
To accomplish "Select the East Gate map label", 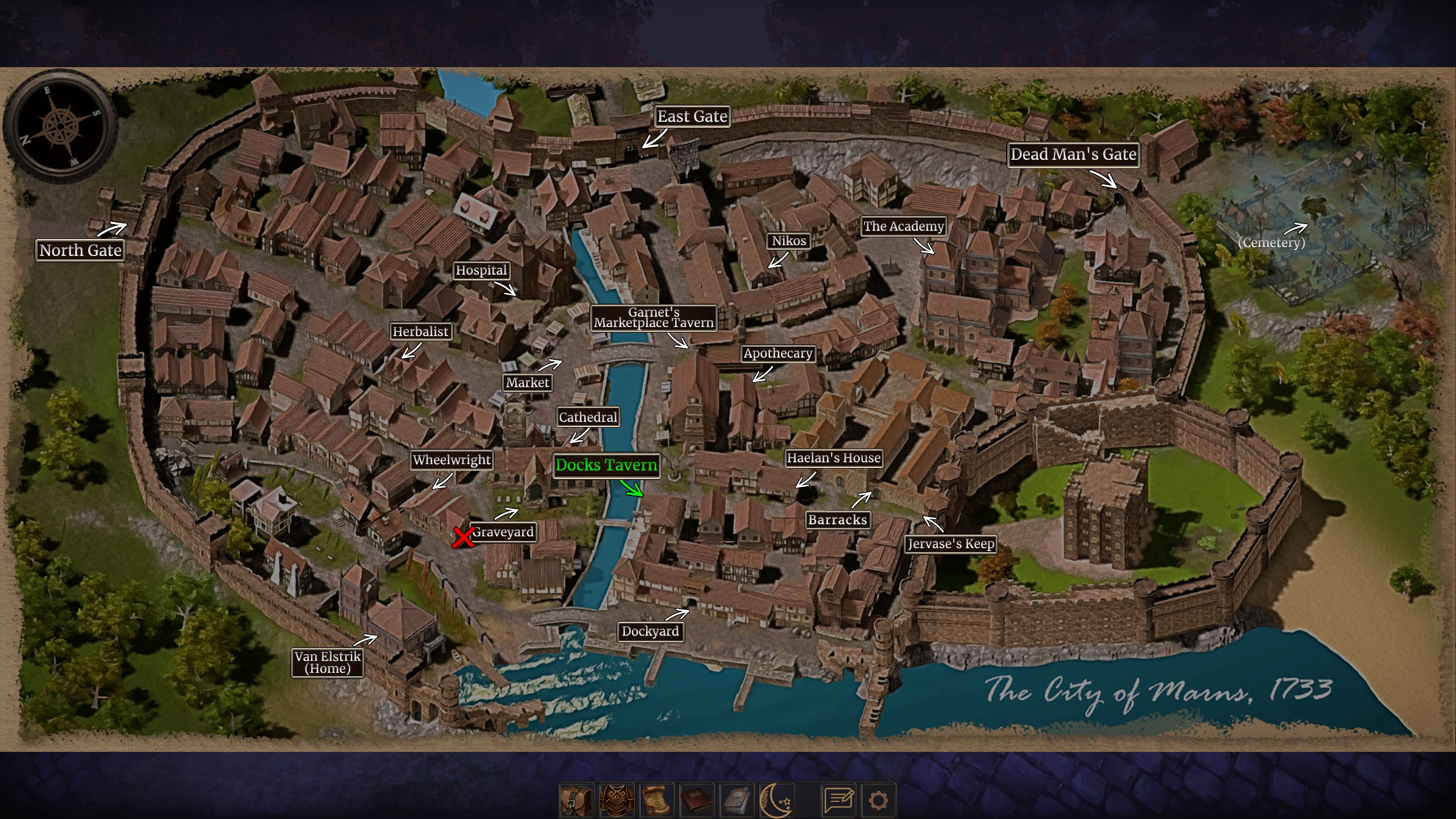I will (x=692, y=117).
